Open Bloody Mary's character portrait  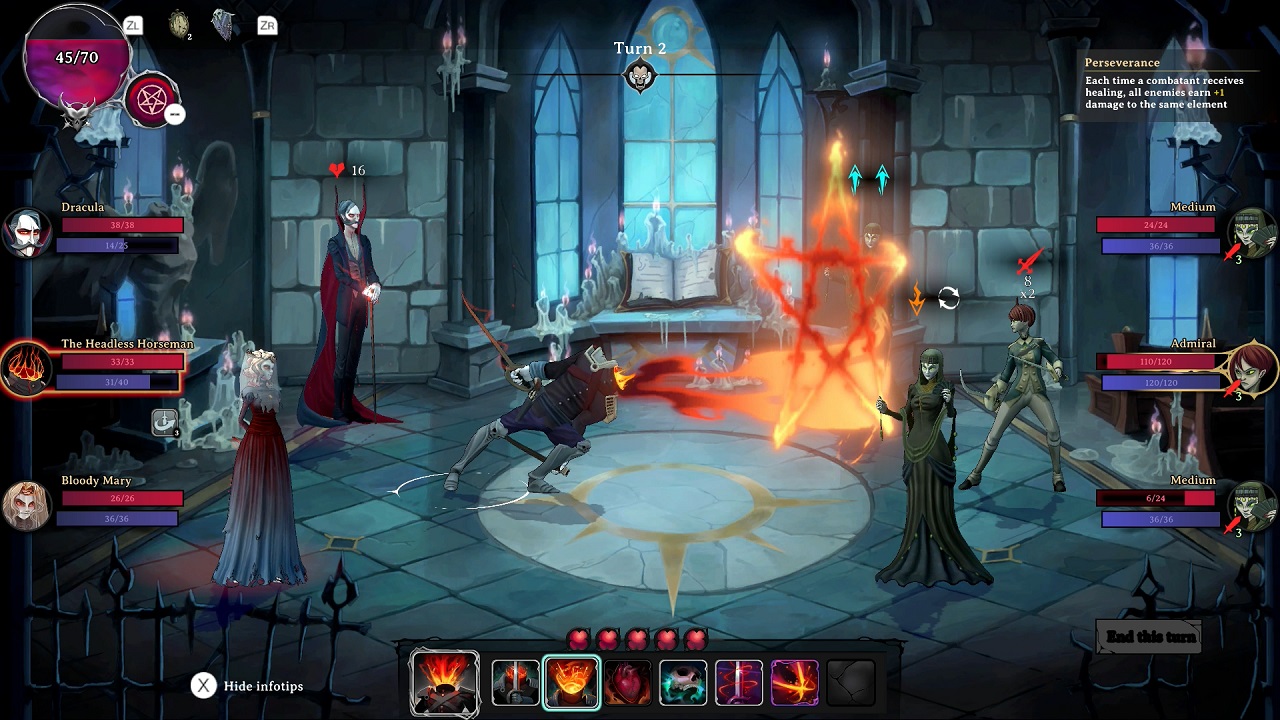coord(26,505)
